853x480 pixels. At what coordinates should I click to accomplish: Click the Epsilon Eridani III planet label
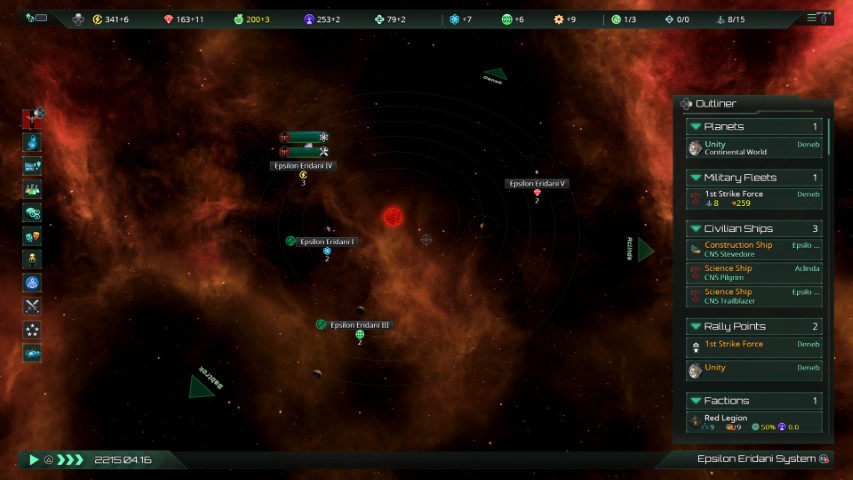(359, 325)
